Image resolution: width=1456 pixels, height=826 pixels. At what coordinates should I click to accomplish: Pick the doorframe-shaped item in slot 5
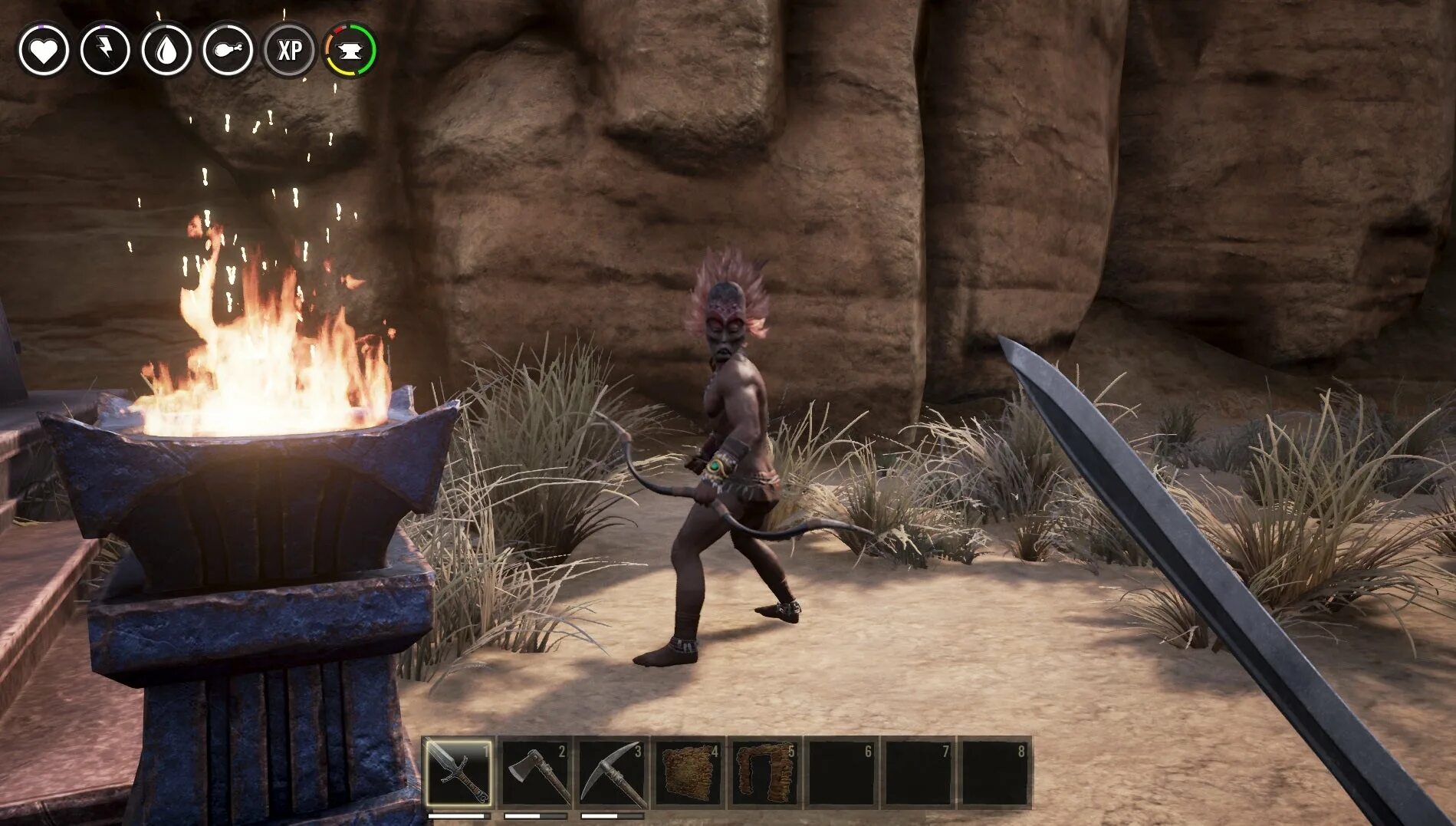tap(765, 772)
